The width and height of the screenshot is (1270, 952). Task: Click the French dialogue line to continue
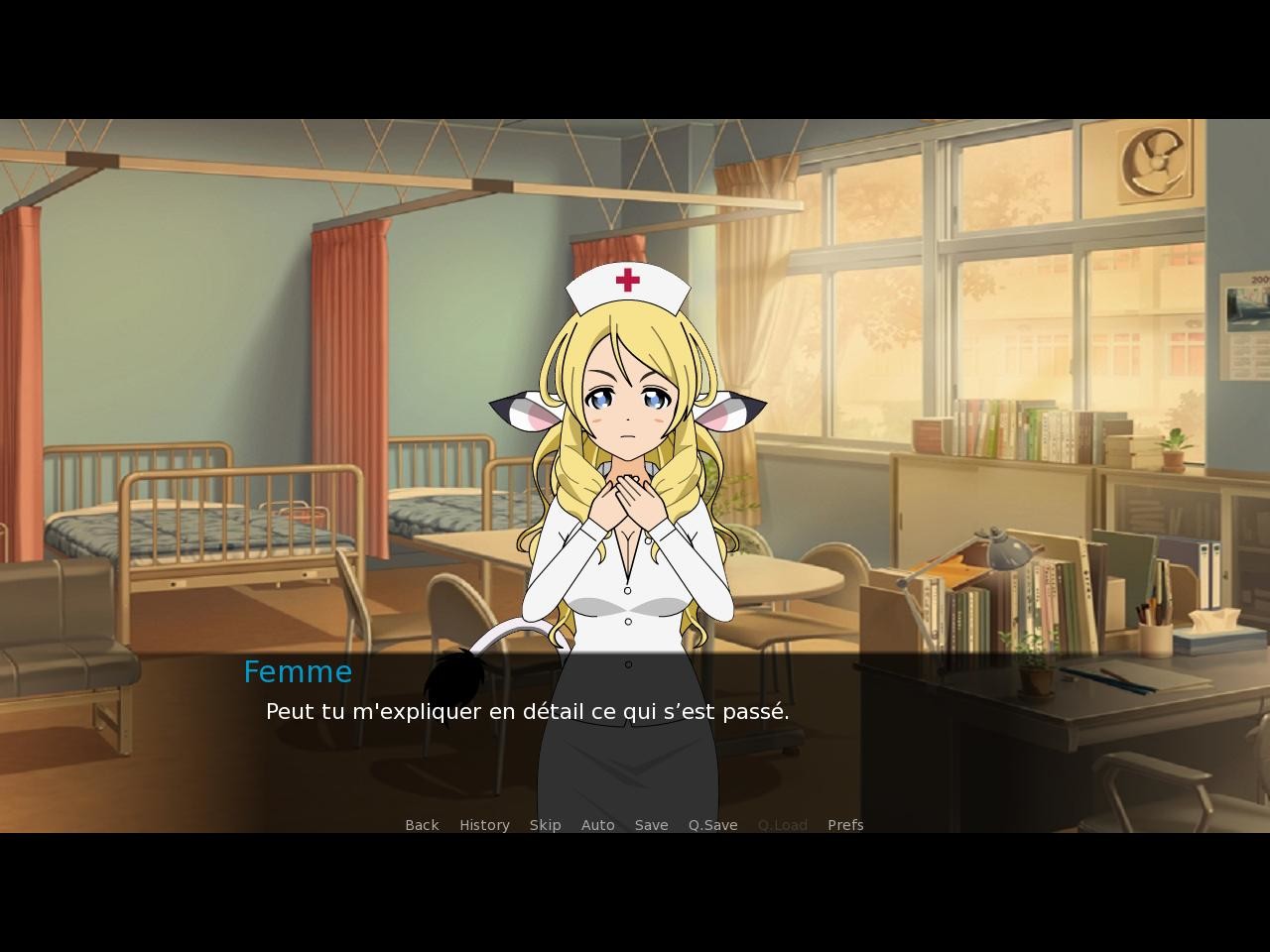coord(526,711)
